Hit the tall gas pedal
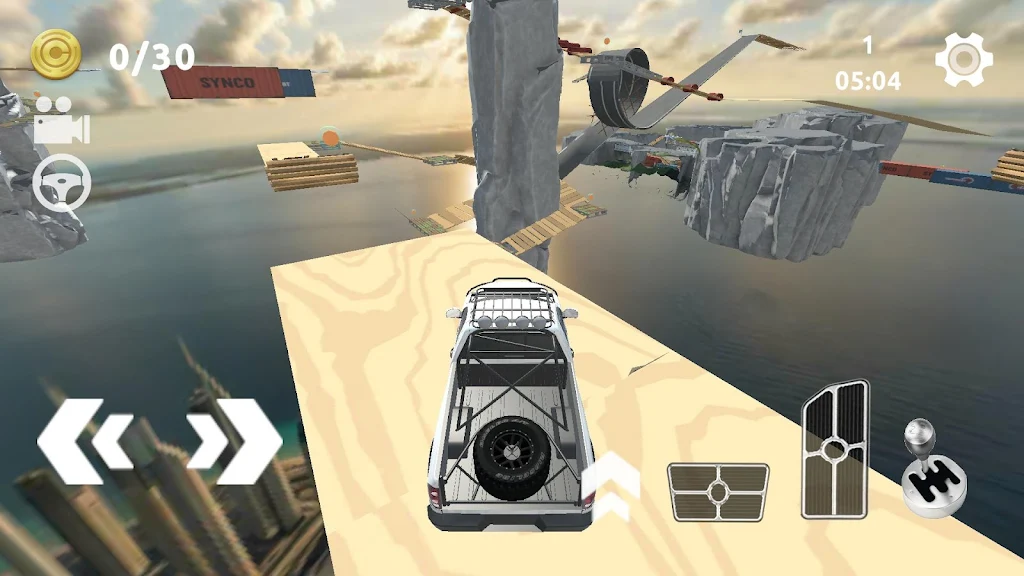1024x576 pixels. tap(835, 450)
